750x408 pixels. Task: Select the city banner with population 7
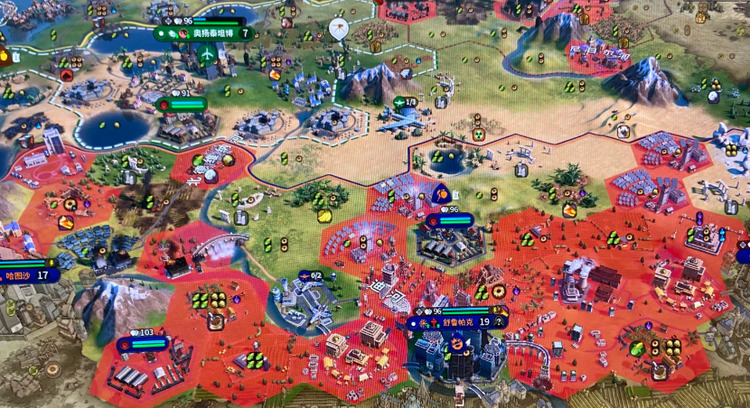point(205,33)
